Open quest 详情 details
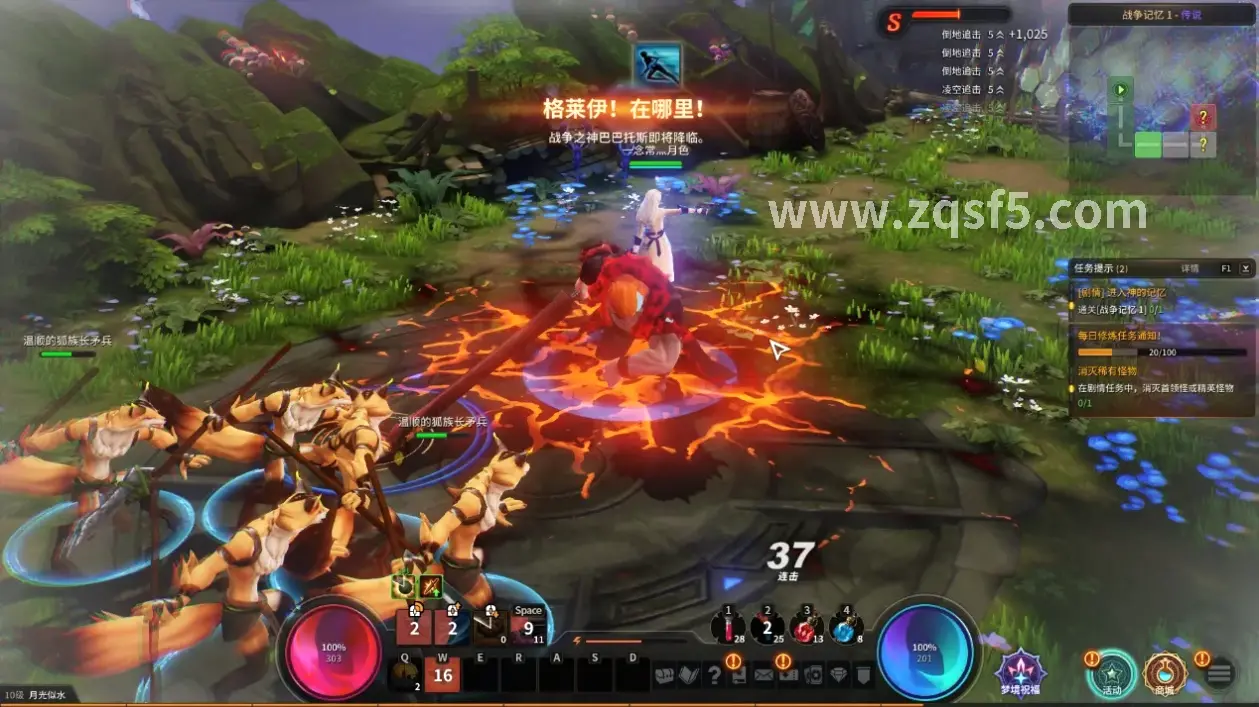 coord(1190,268)
